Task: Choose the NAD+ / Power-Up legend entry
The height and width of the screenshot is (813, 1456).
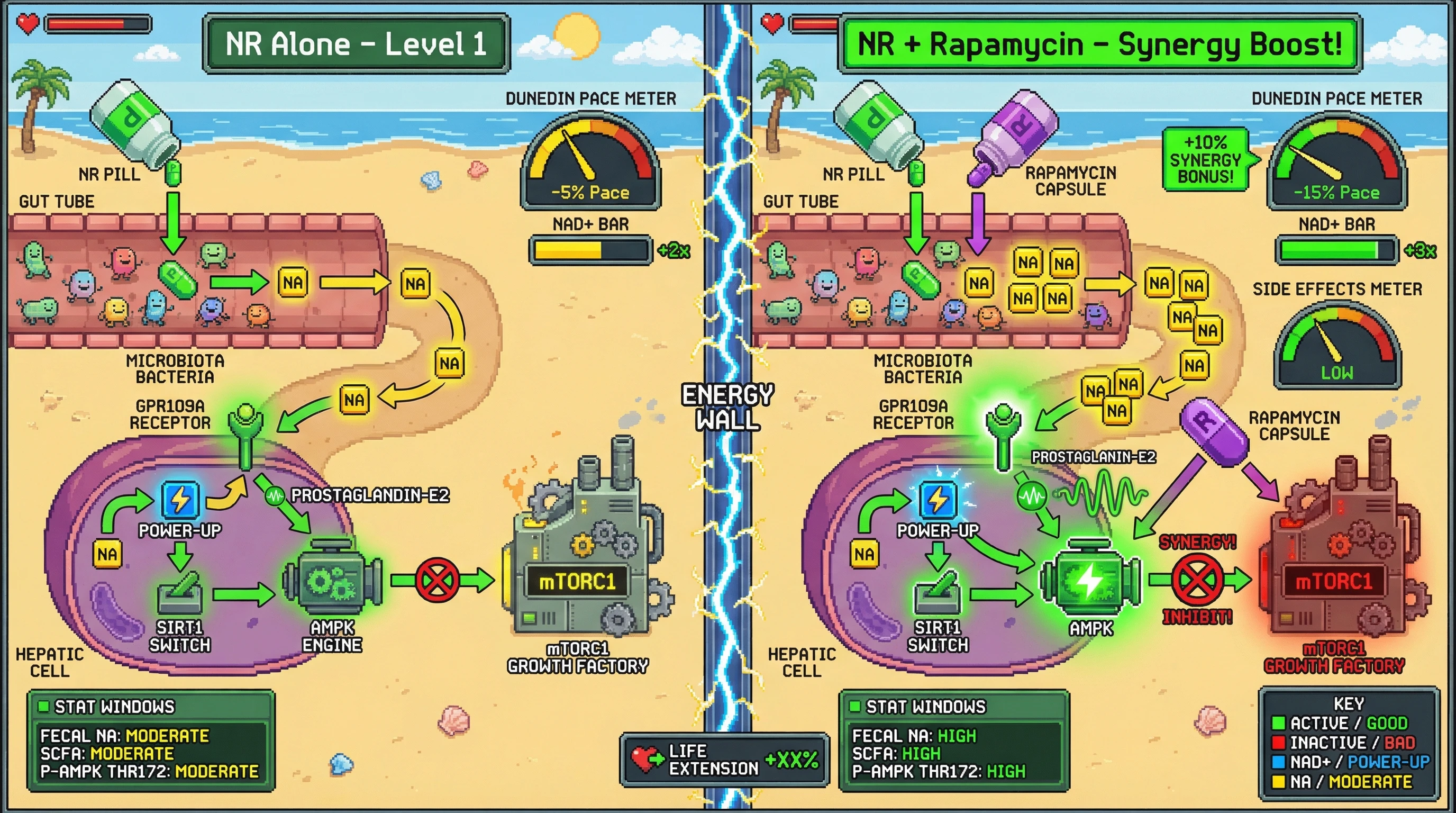Action: (1351, 762)
